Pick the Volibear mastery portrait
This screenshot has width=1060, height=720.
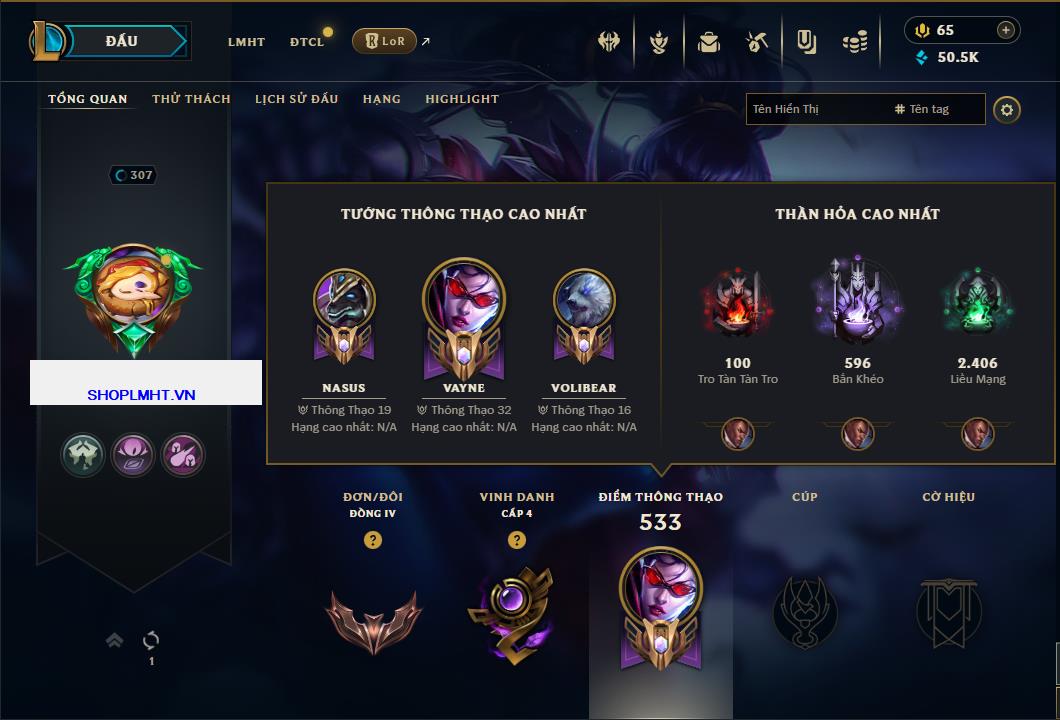click(x=584, y=303)
